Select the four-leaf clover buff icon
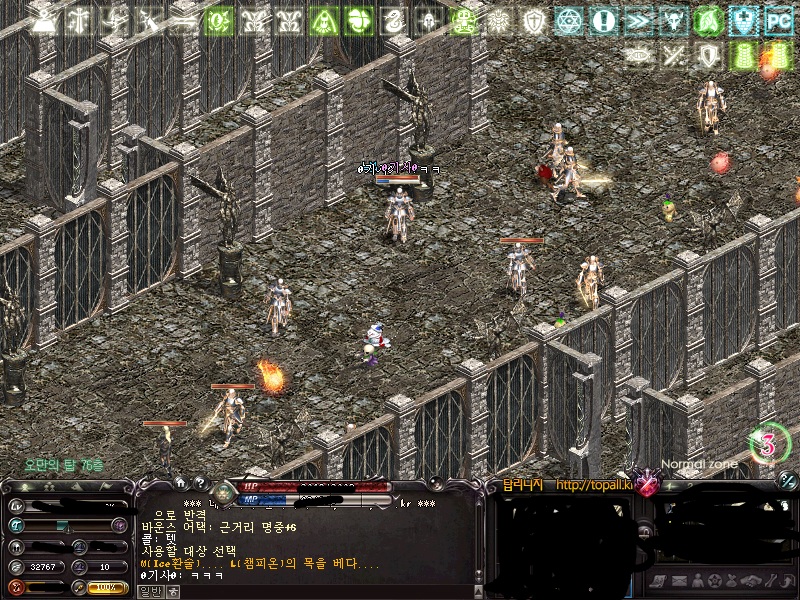 pos(359,20)
